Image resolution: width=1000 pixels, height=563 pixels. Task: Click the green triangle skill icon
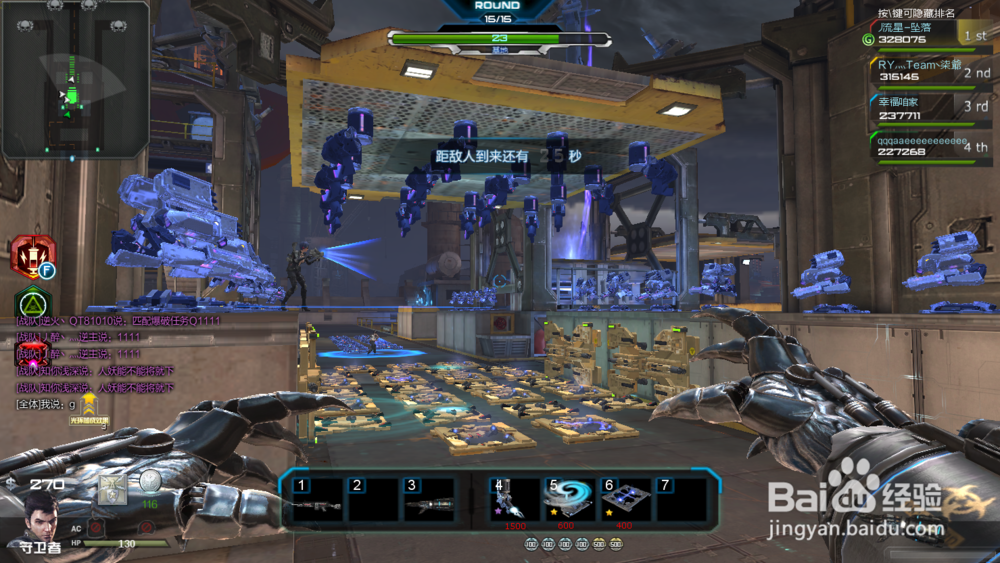(x=34, y=302)
